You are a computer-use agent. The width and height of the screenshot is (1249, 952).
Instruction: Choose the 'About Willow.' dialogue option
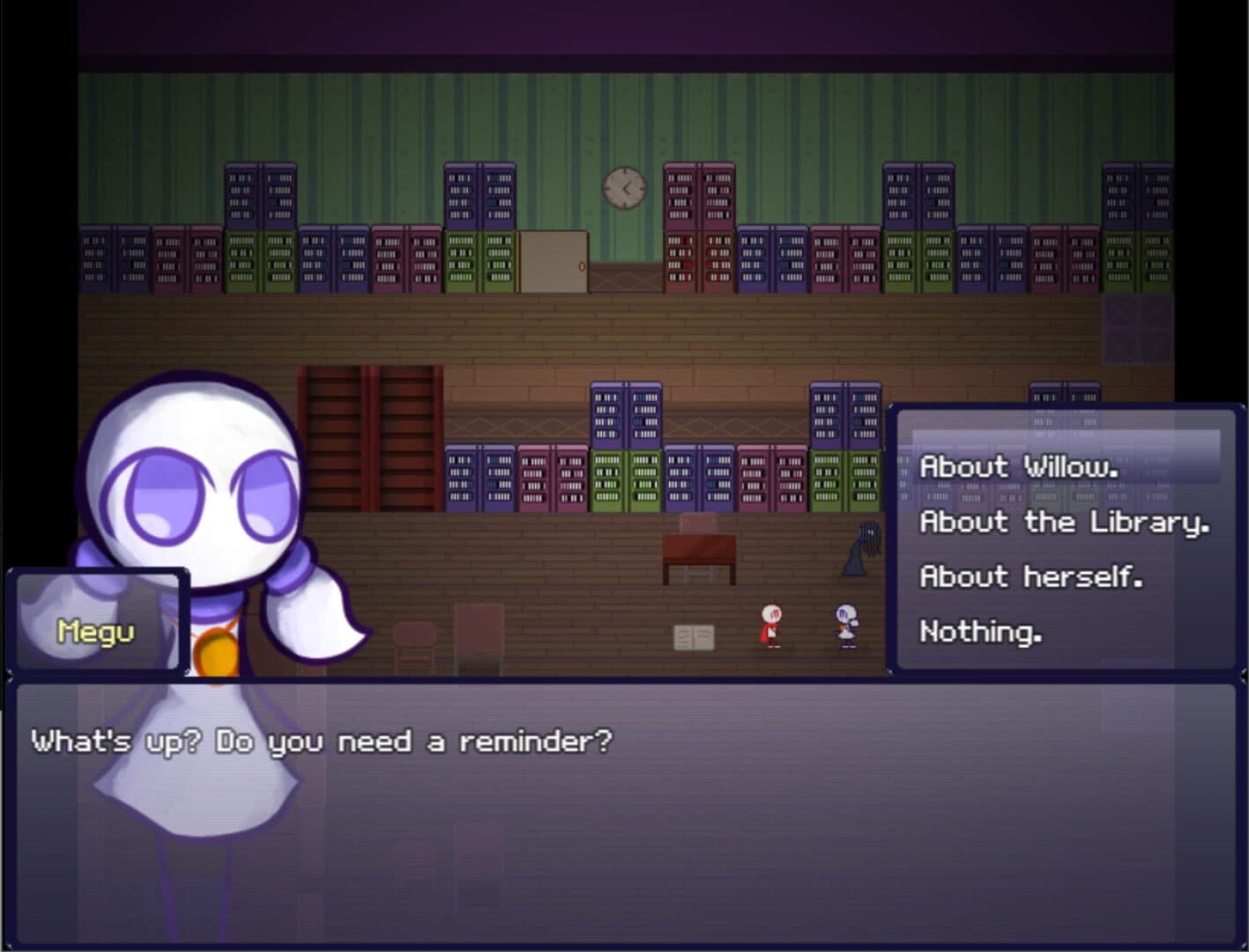[1019, 466]
